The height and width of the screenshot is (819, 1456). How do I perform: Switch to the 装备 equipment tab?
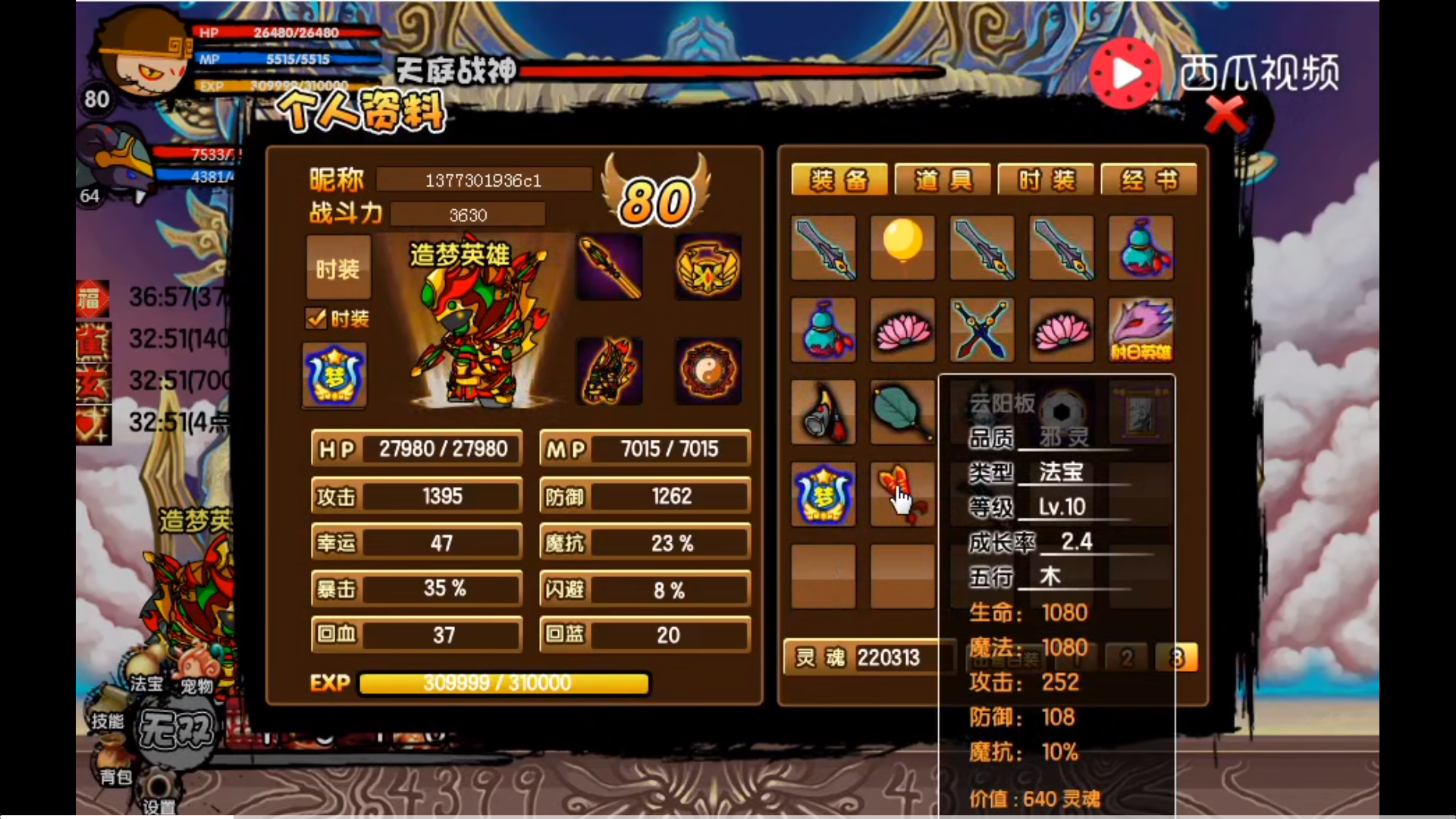pos(839,180)
